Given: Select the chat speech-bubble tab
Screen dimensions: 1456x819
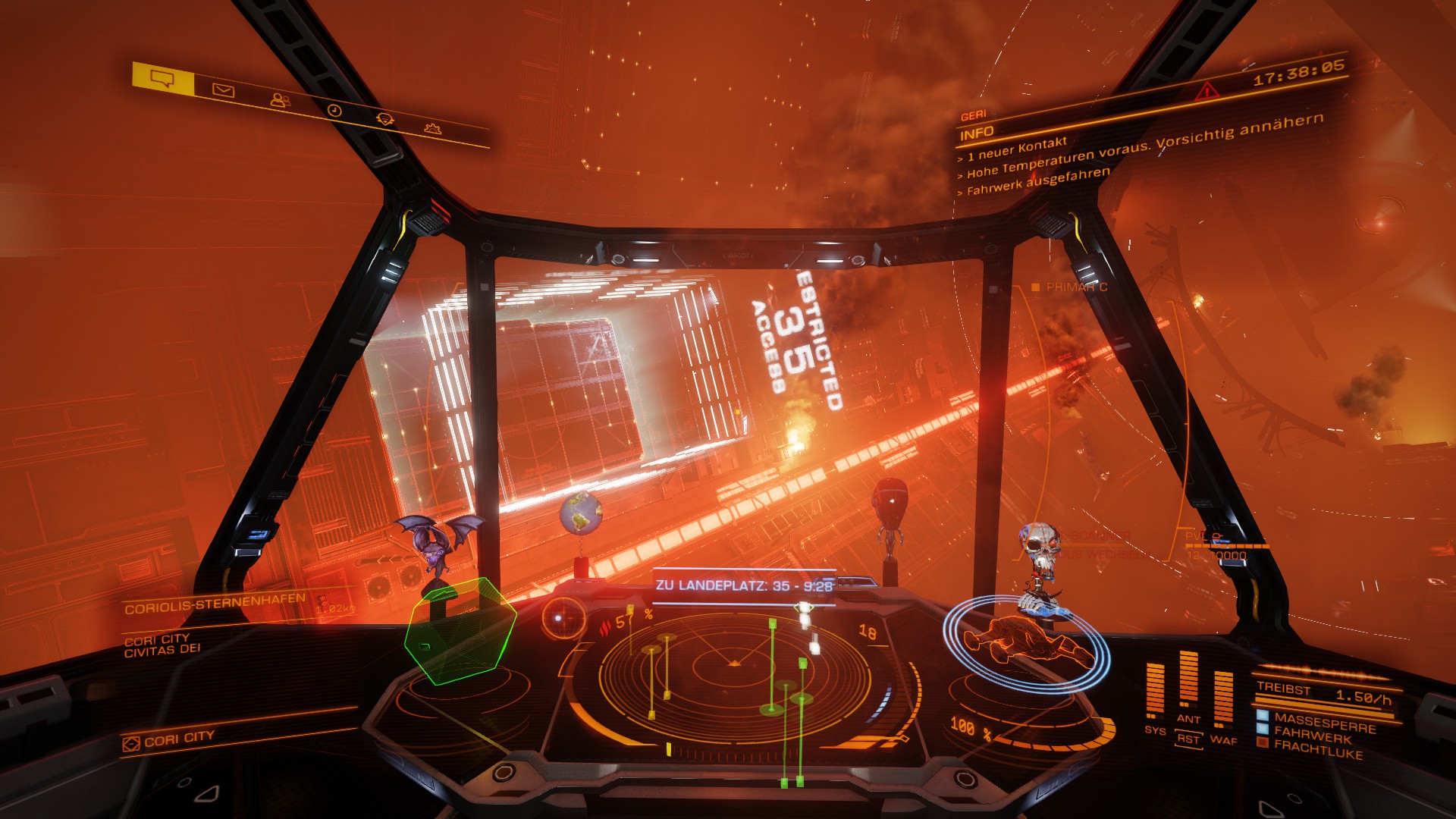Looking at the screenshot, I should [x=163, y=77].
